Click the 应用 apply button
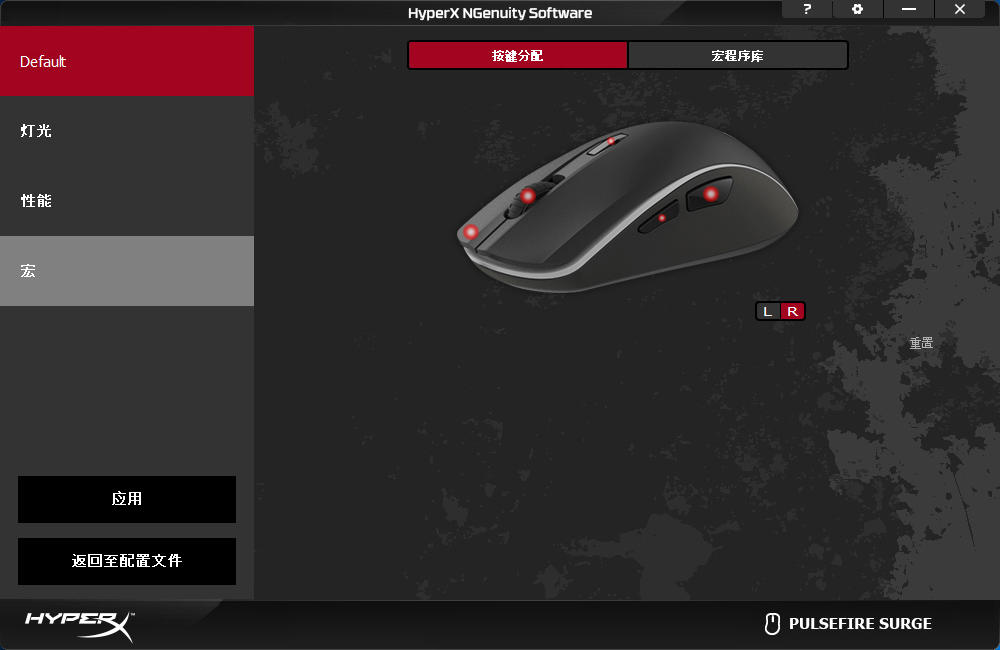 [127, 499]
